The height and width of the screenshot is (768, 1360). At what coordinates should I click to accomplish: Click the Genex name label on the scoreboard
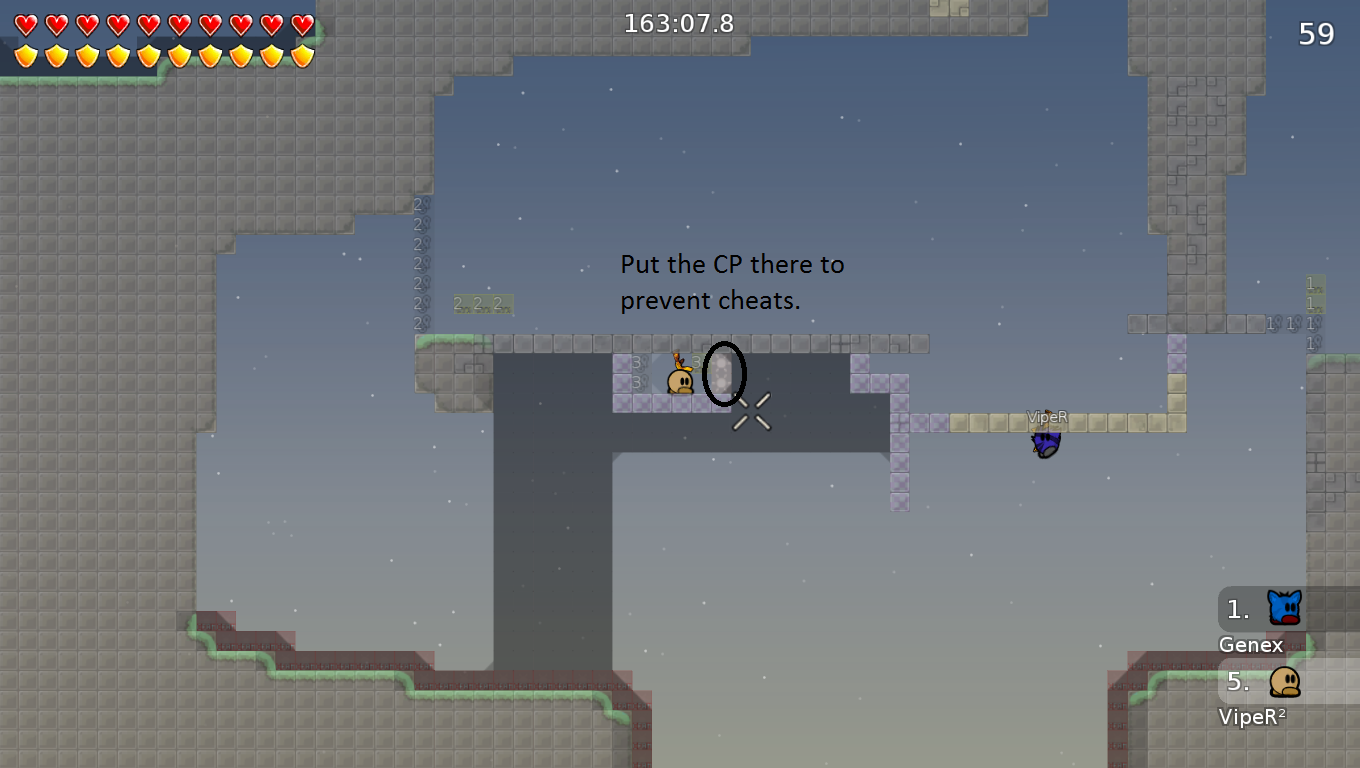pyautogui.click(x=1251, y=645)
